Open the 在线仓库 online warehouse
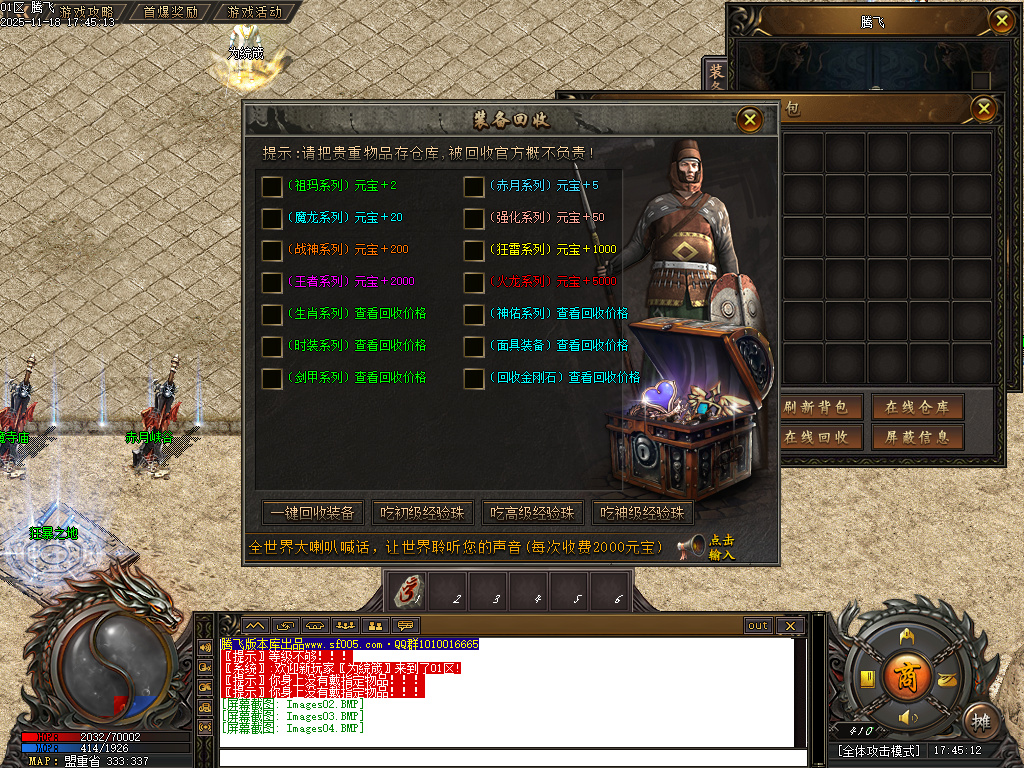 coord(917,407)
